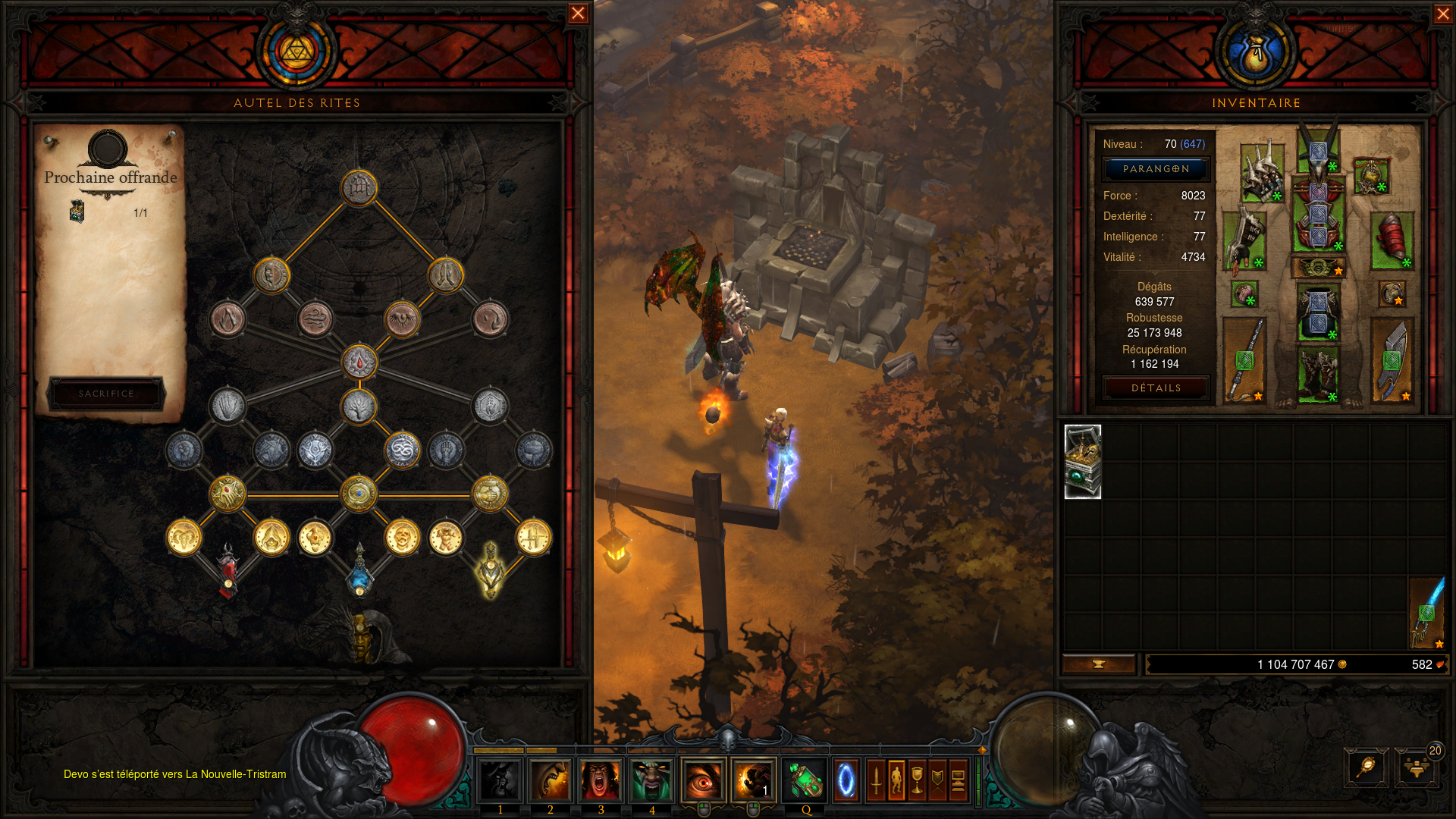Open the blue town portal
Screen dimensions: 1456x819
(846, 780)
